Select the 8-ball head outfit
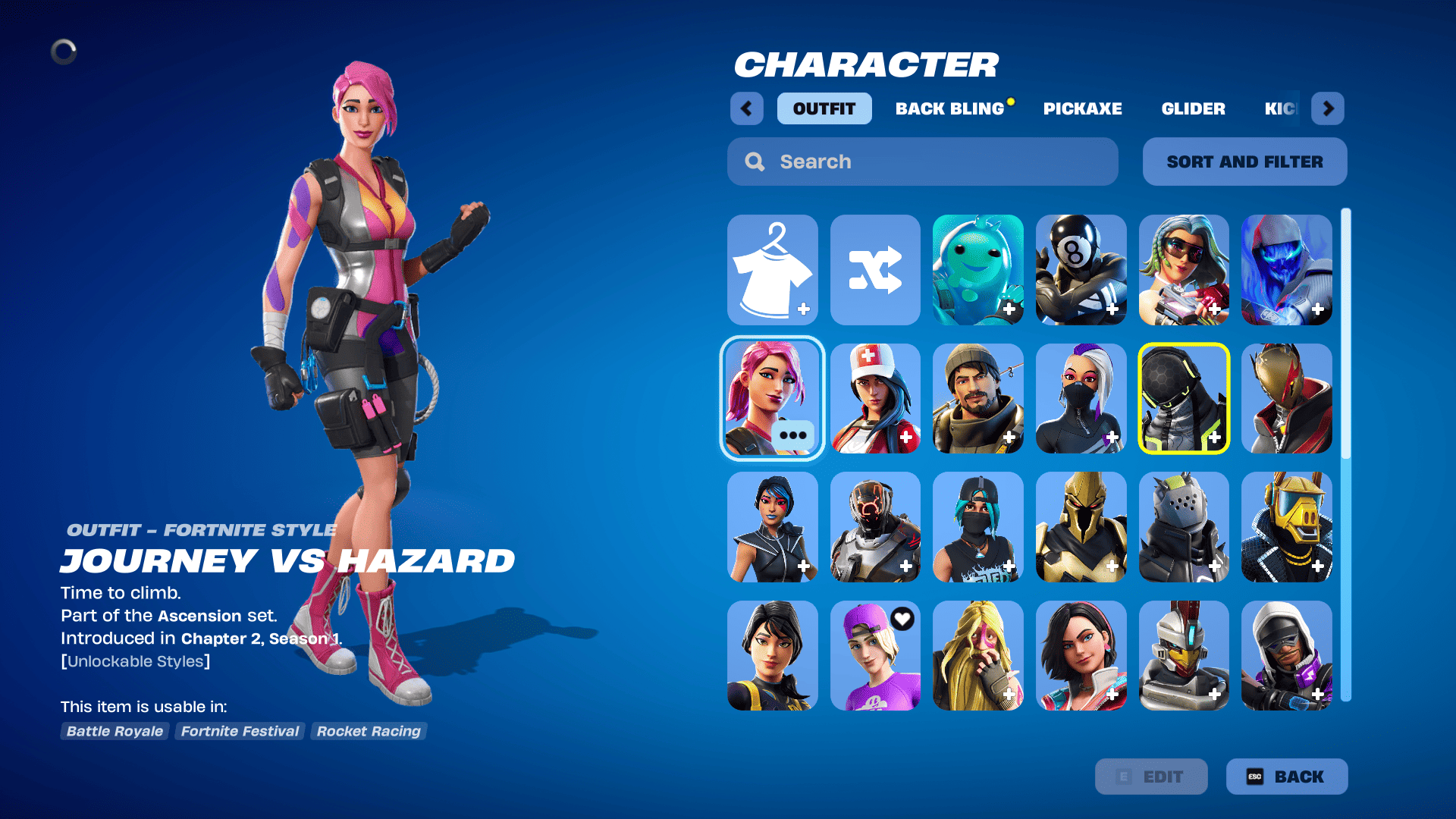 coord(1081,270)
